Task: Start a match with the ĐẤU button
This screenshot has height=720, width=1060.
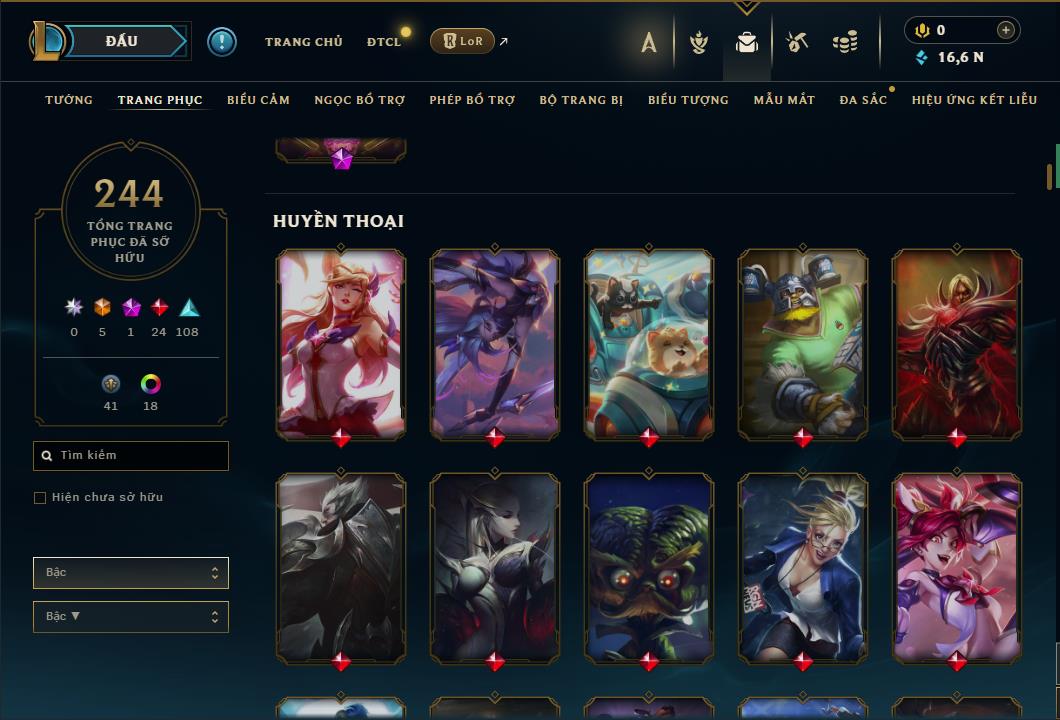Action: [121, 41]
